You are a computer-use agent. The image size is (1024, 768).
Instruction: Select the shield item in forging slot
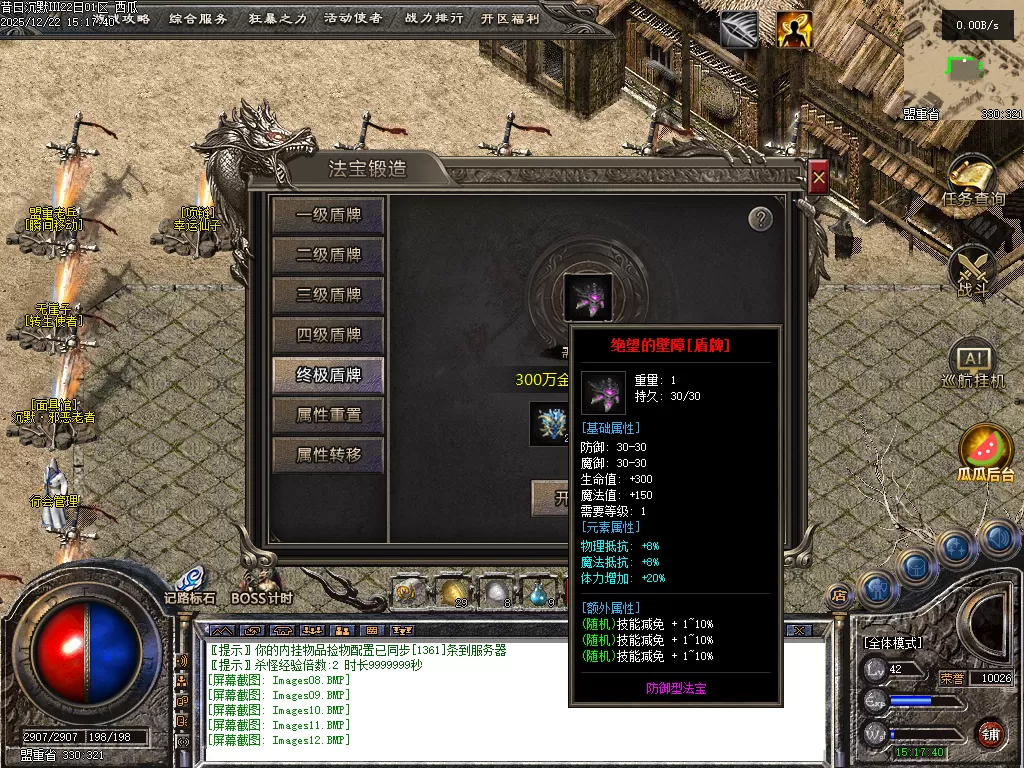pyautogui.click(x=588, y=297)
